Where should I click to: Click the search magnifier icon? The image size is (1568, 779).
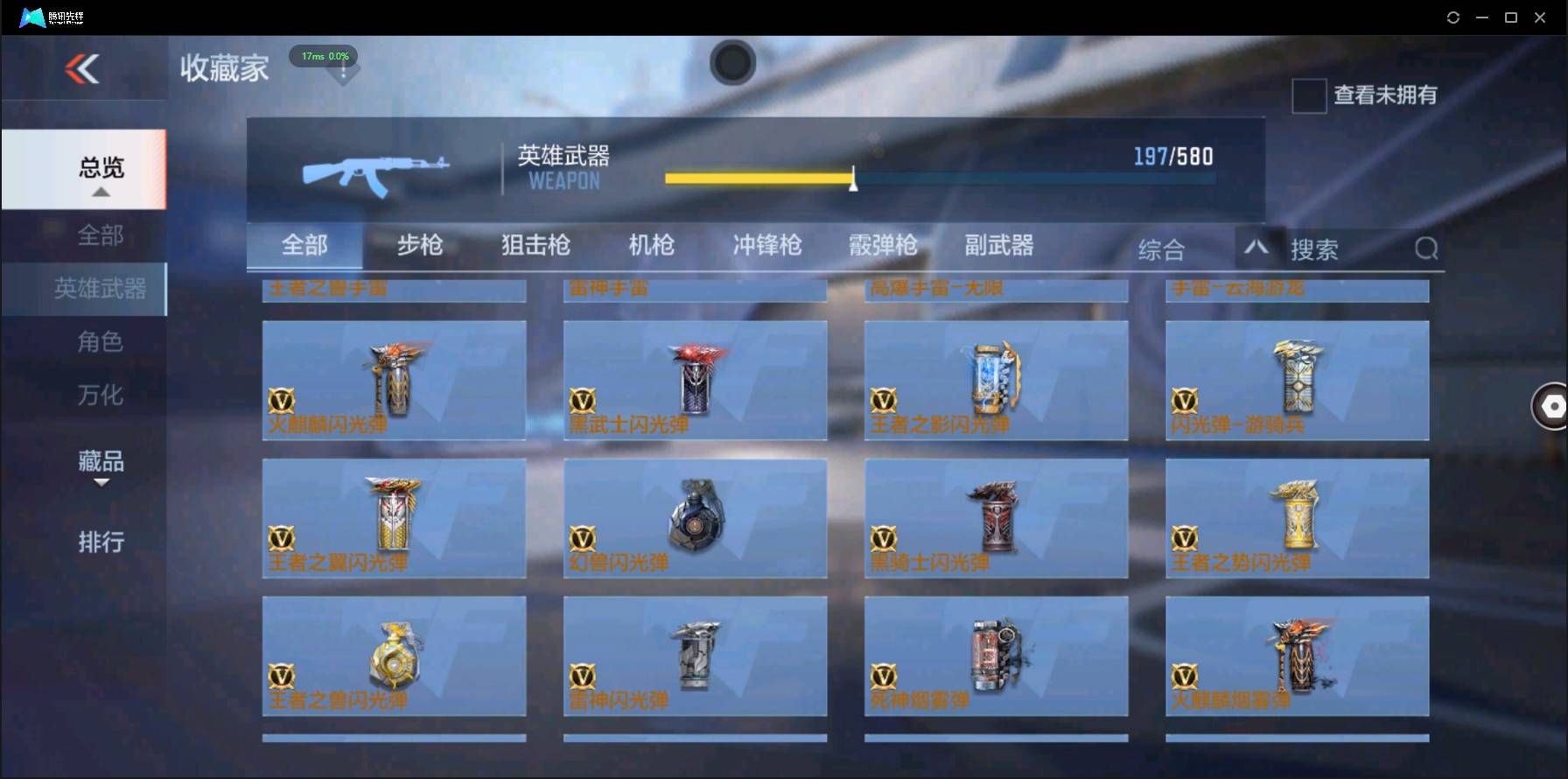(x=1426, y=249)
